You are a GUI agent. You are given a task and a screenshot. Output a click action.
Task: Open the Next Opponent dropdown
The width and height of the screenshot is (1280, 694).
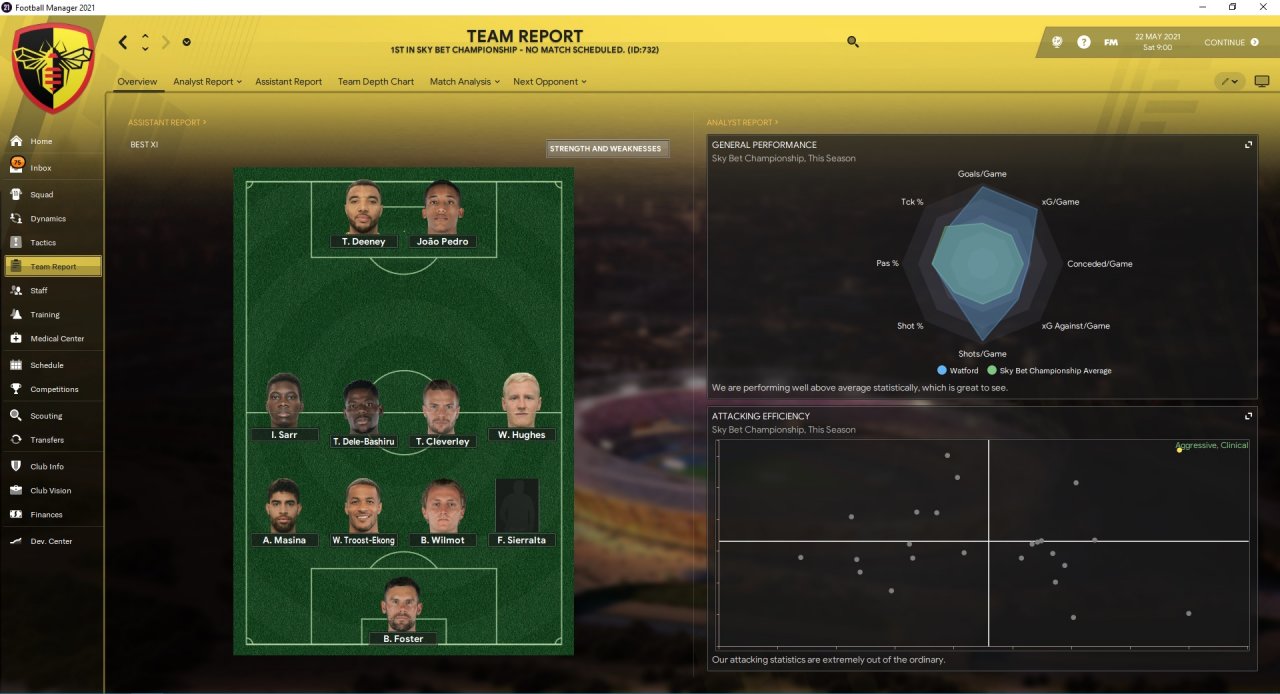click(x=549, y=82)
